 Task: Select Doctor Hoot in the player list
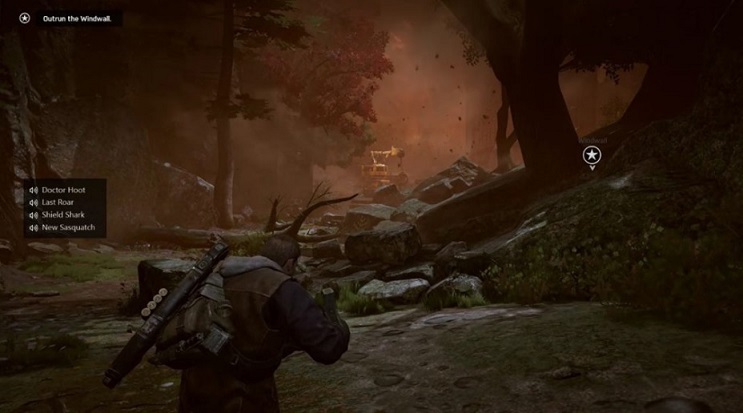pyautogui.click(x=63, y=190)
